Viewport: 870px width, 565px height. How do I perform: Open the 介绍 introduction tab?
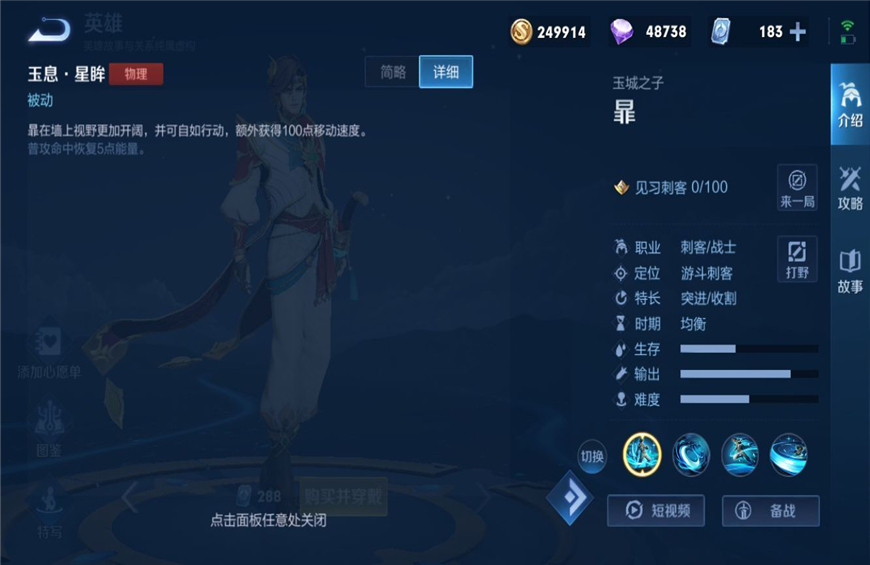click(x=849, y=105)
